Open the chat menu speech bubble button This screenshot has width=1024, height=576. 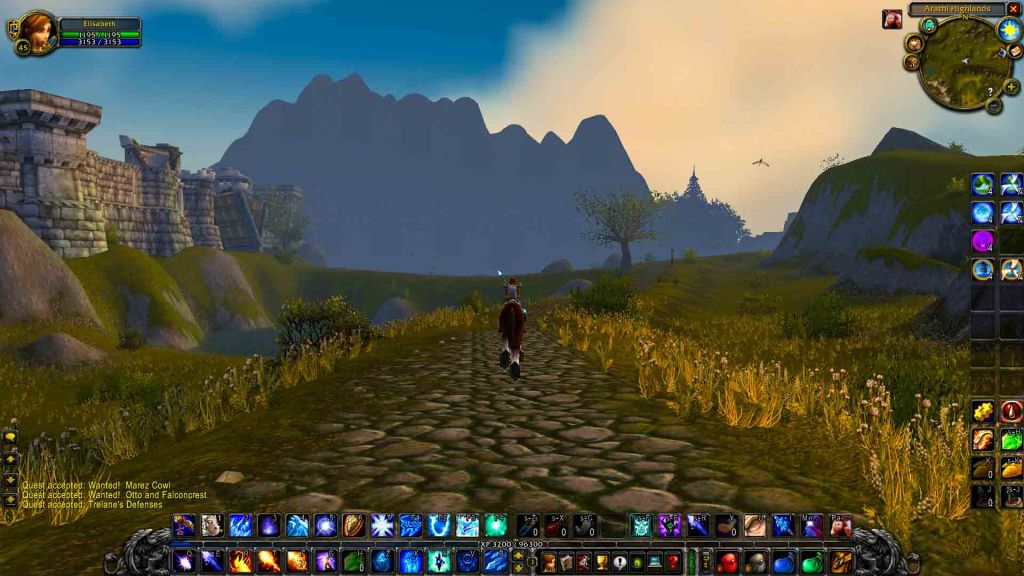click(11, 437)
